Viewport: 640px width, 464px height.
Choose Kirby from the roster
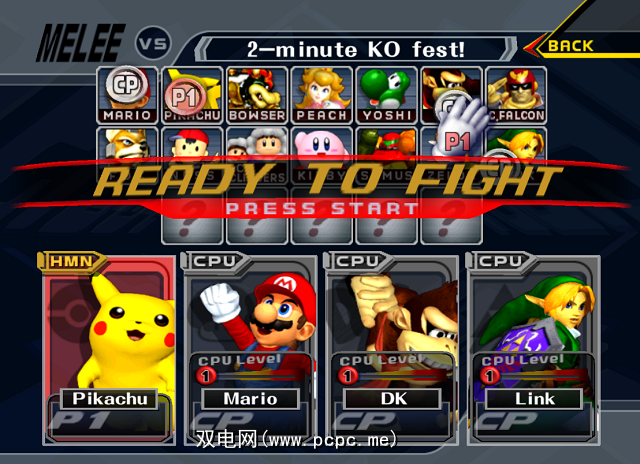[x=320, y=148]
